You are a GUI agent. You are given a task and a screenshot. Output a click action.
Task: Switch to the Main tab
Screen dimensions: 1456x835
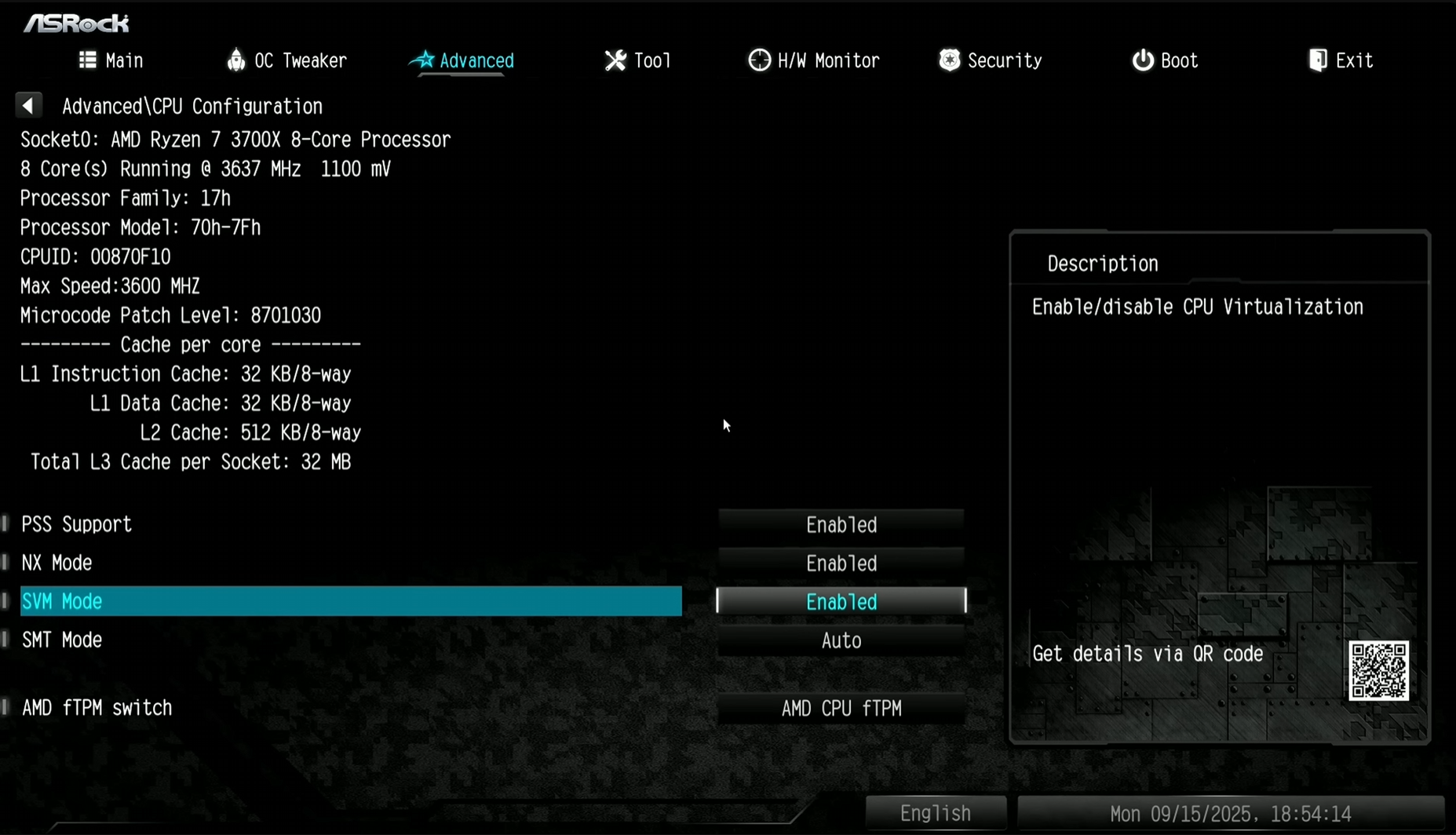coord(111,60)
